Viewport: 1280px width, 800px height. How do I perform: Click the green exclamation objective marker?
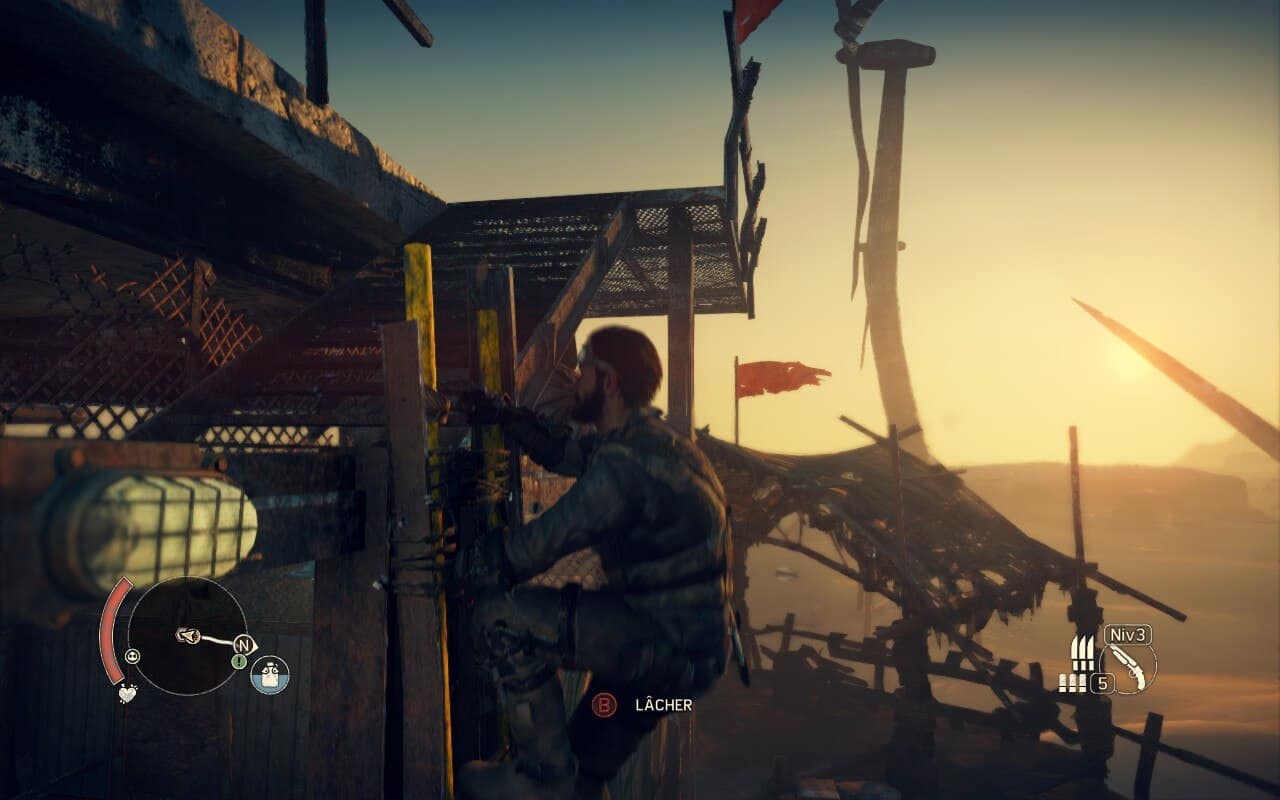(239, 661)
